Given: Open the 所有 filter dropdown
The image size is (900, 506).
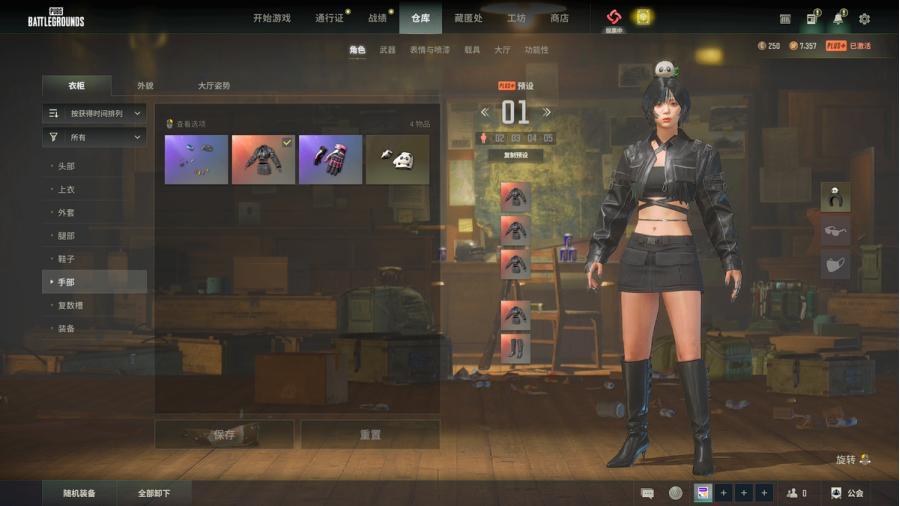Looking at the screenshot, I should tap(95, 137).
